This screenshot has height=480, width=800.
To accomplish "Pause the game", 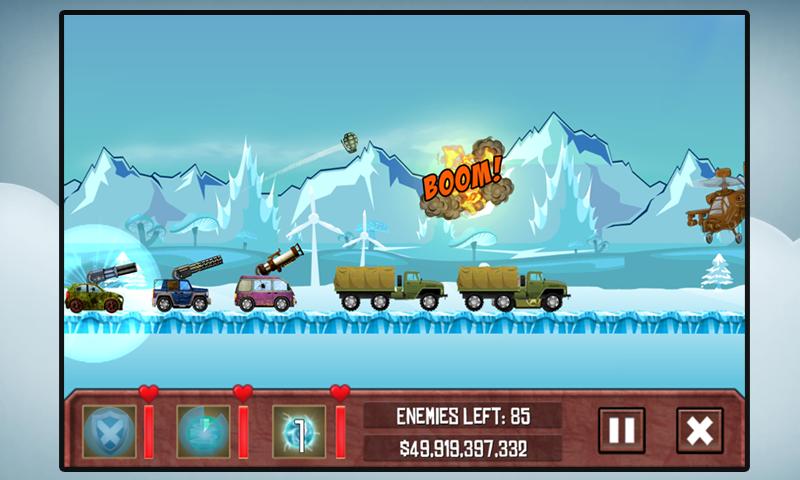I will click(621, 431).
